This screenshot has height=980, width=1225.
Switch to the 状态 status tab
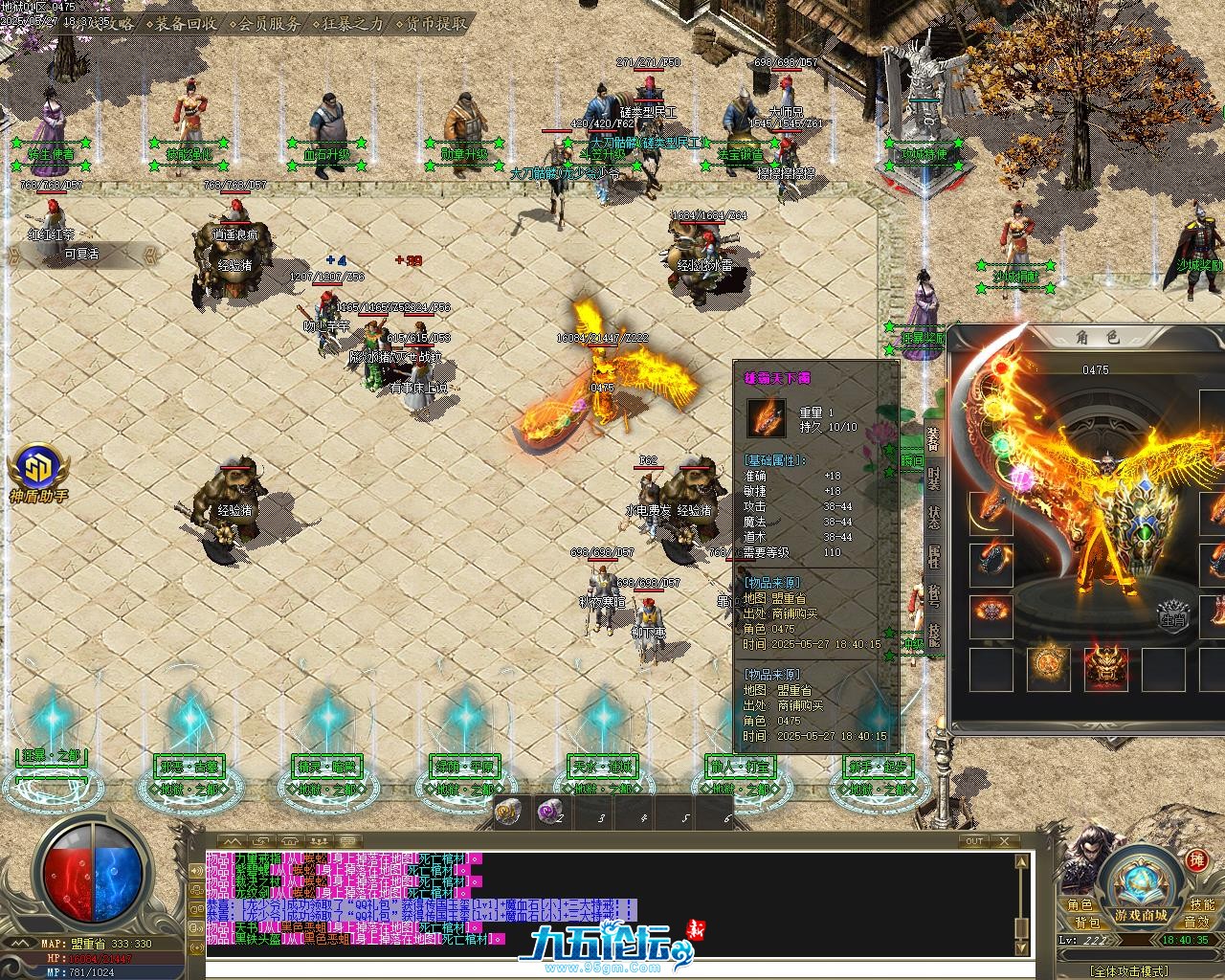tap(933, 517)
